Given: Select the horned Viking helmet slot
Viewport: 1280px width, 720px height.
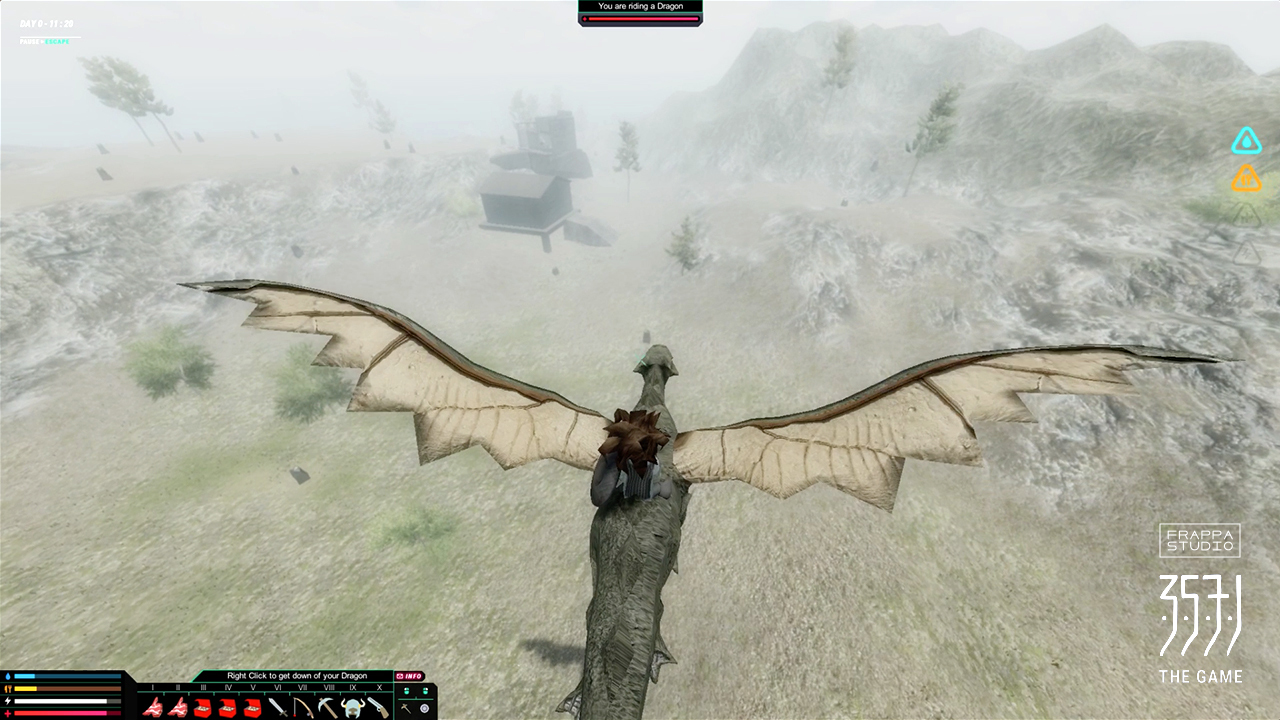Looking at the screenshot, I should pos(353,707).
